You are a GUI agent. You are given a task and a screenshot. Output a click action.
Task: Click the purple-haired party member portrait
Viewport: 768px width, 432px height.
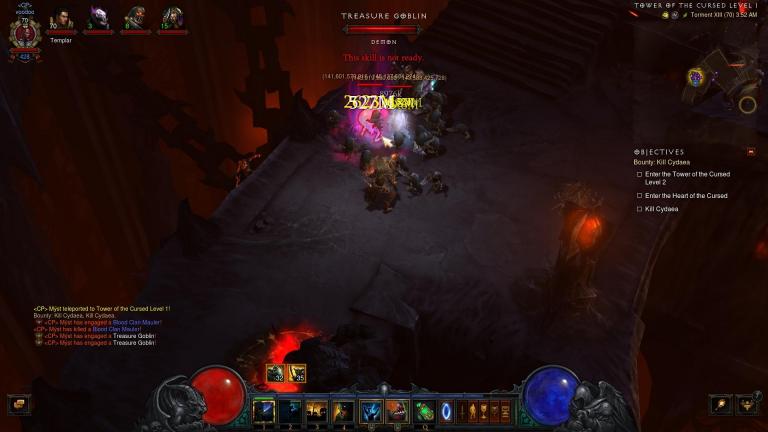[x=98, y=18]
